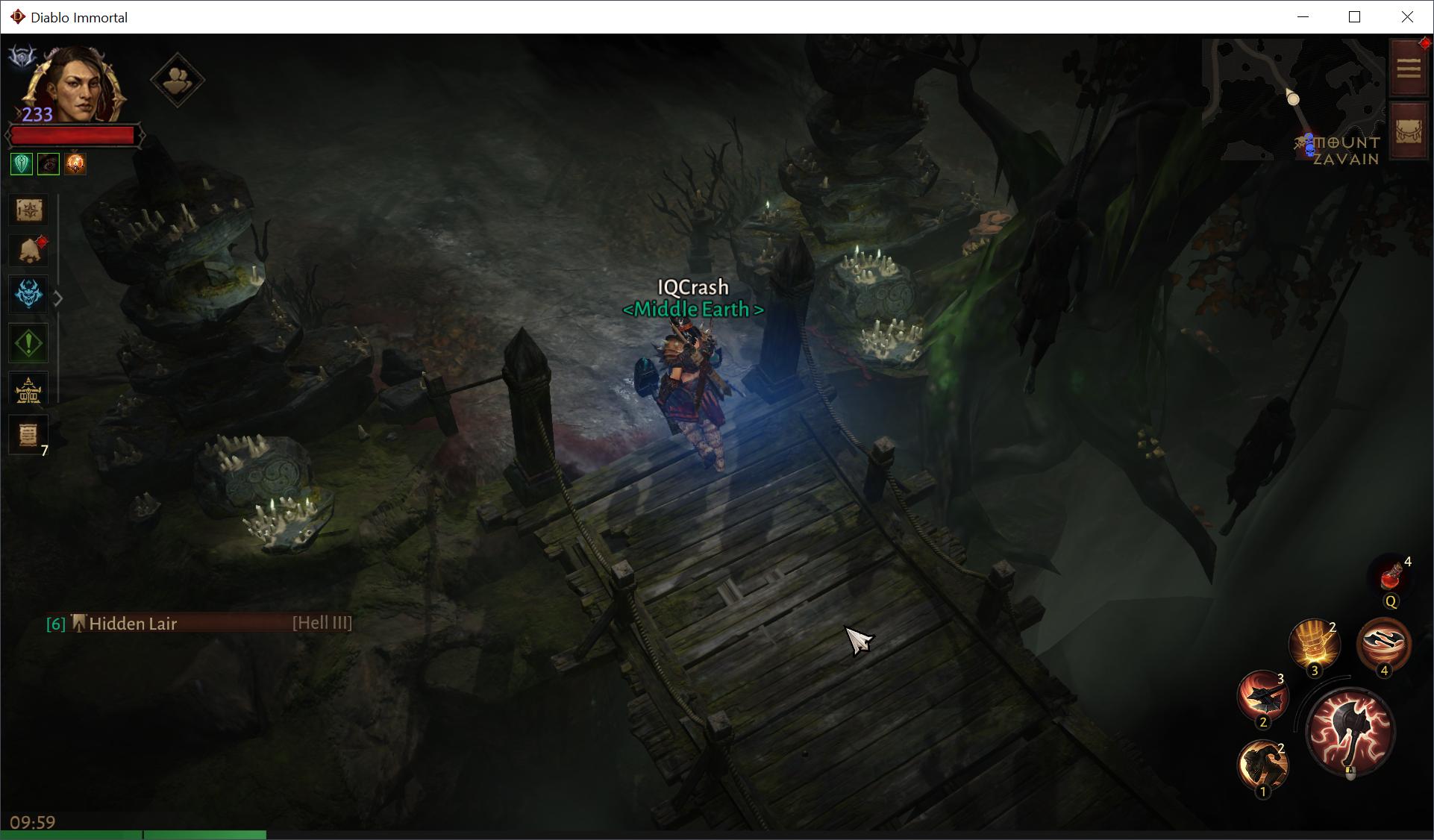Viewport: 1434px width, 840px height.
Task: Select the blue demon Helliquary icon
Action: point(28,294)
